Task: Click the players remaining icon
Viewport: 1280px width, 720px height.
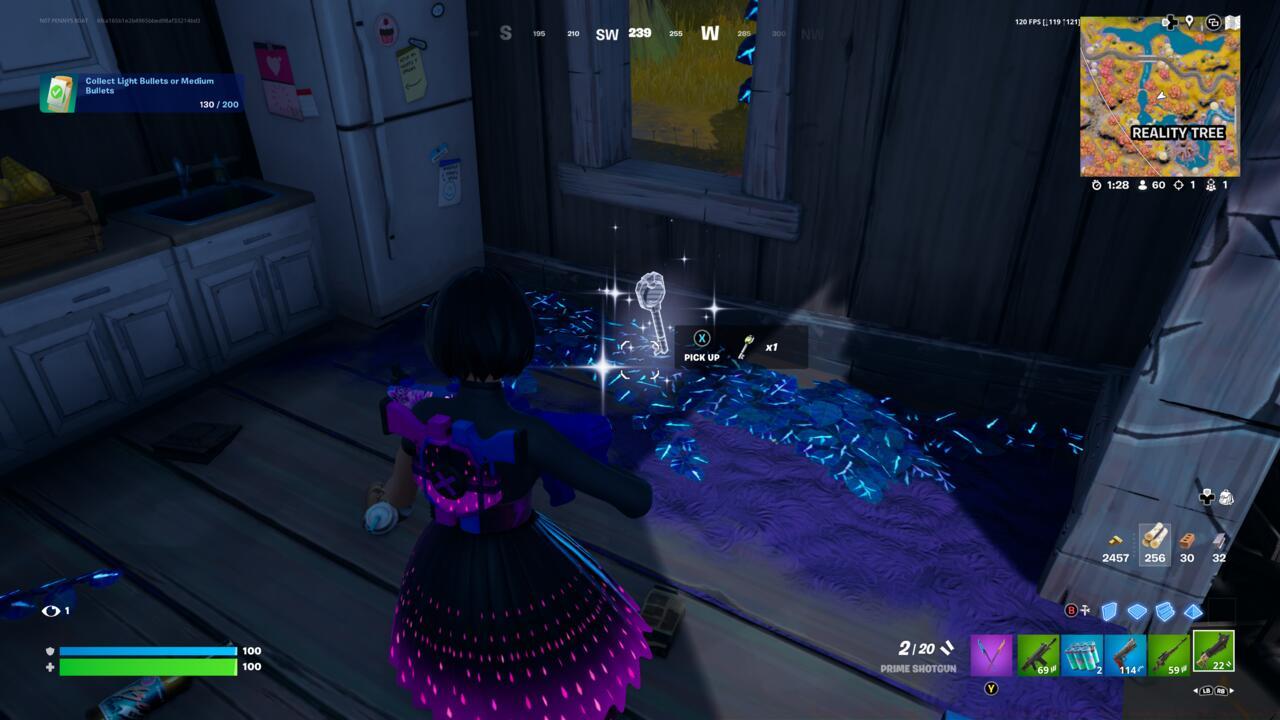Action: point(1142,185)
